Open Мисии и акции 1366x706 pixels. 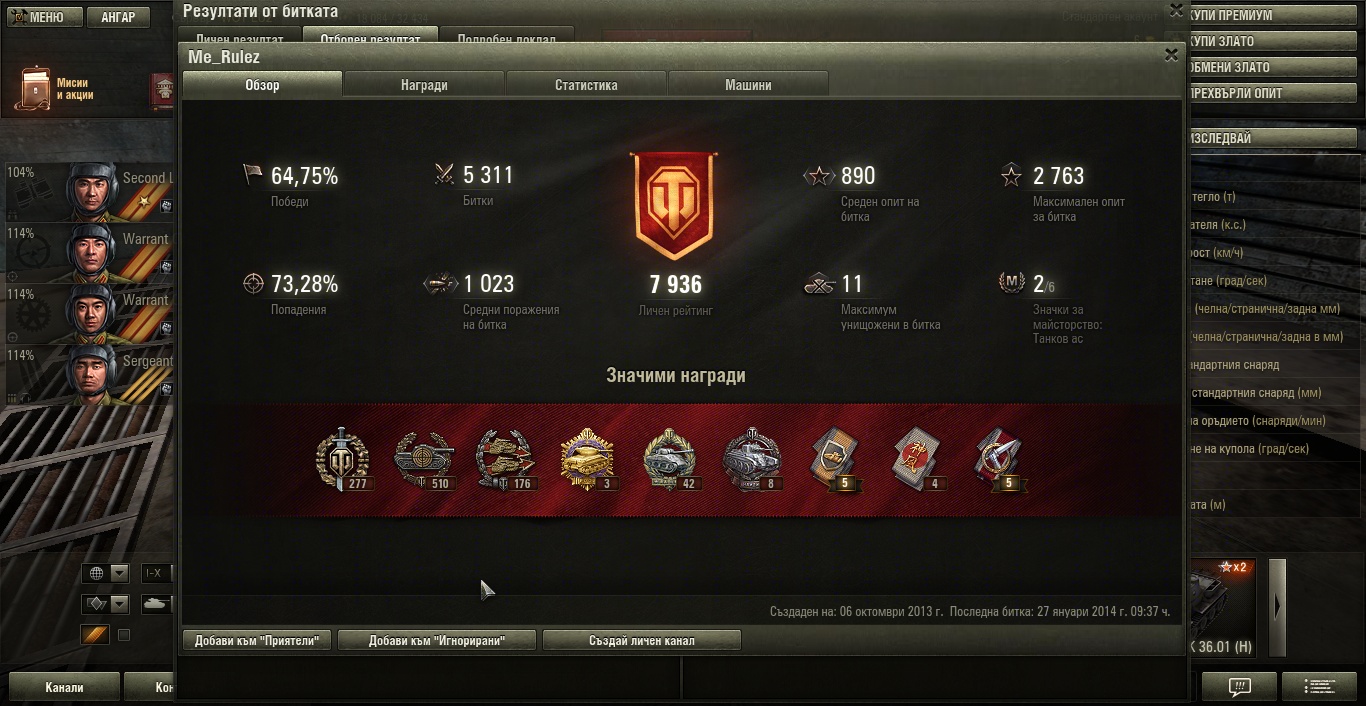click(x=60, y=89)
